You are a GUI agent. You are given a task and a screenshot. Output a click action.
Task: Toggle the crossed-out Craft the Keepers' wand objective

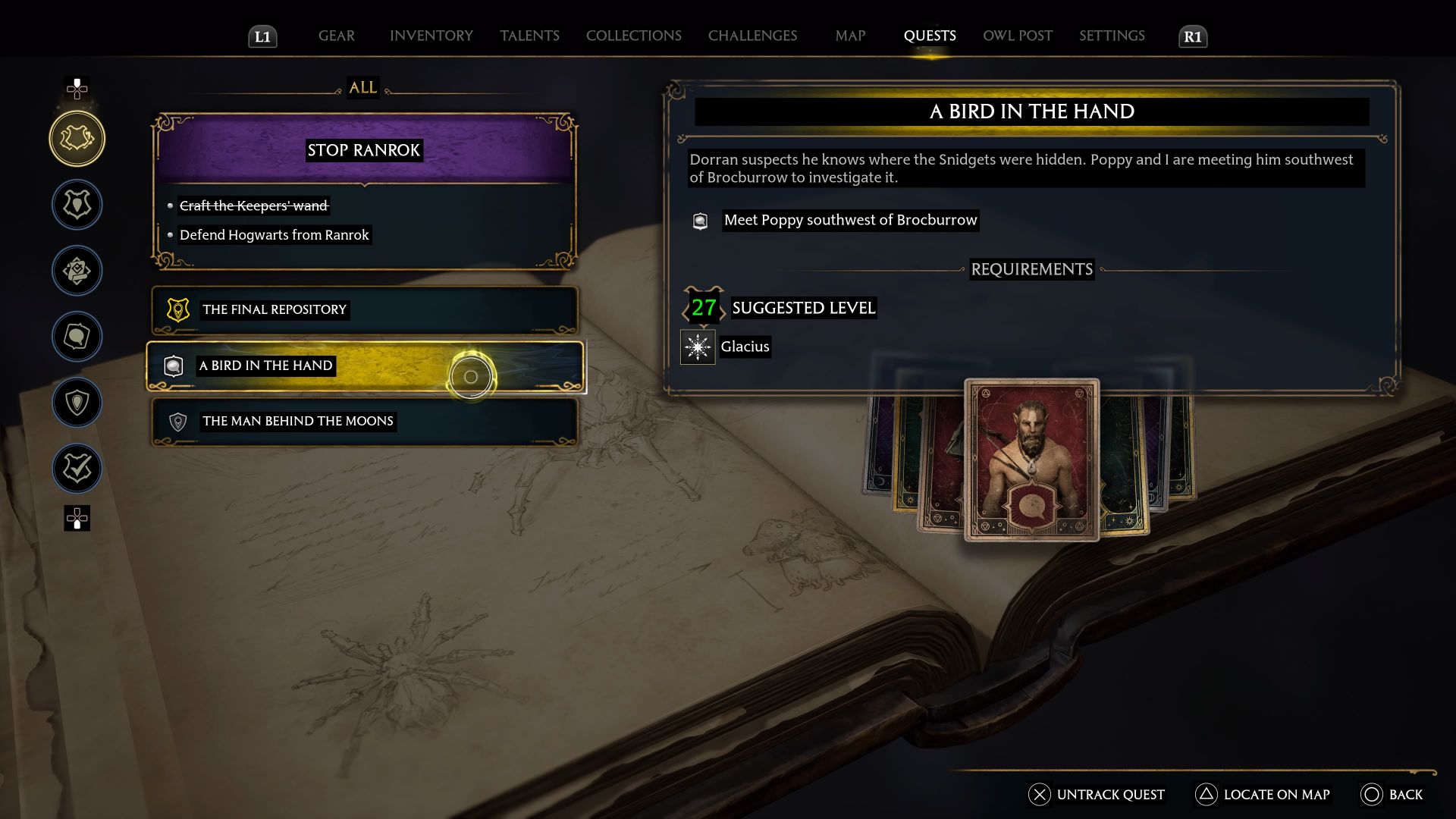[x=253, y=206]
